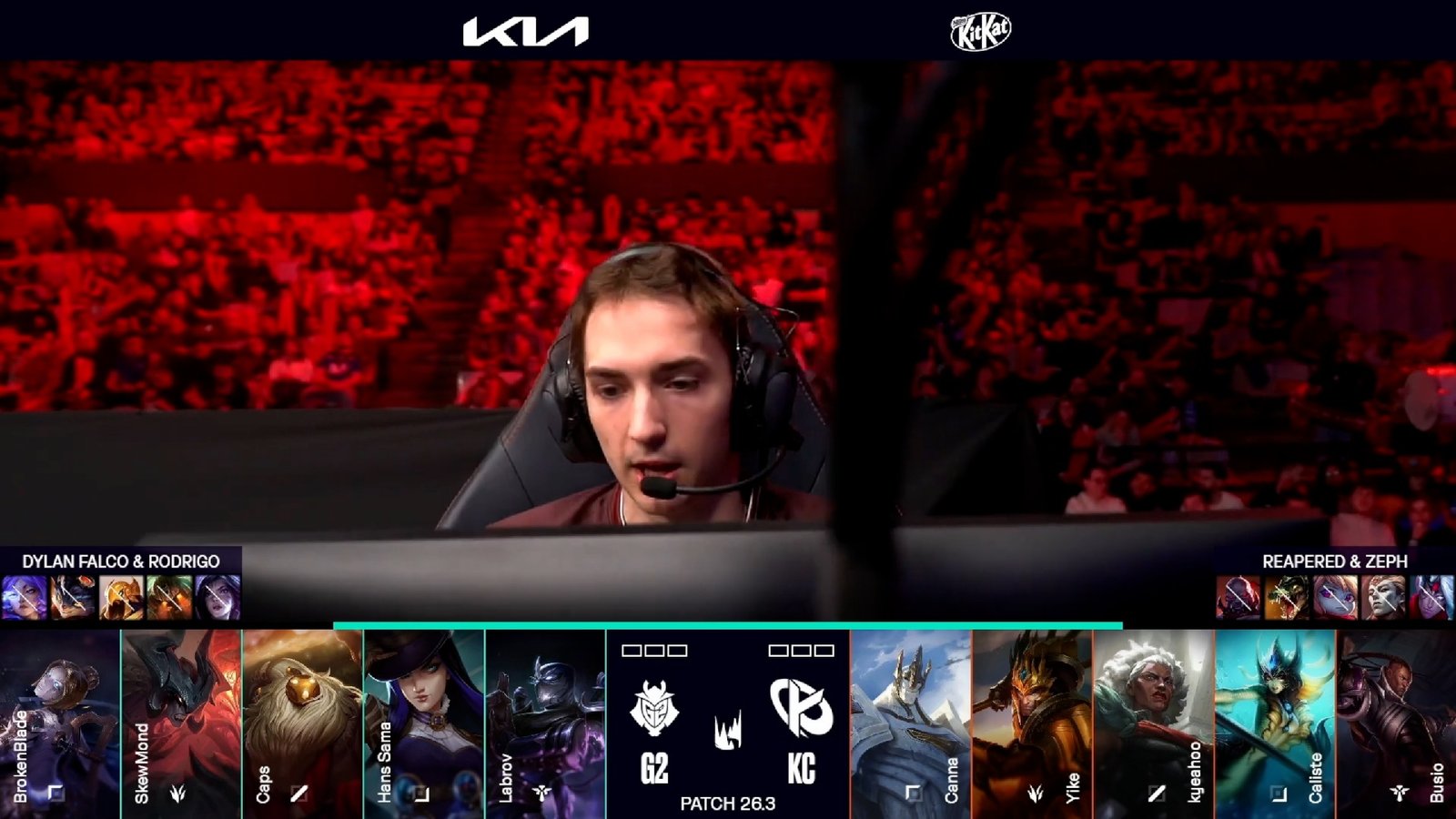Screen dimensions: 1456x819
Task: Select the banned Poppy icon
Action: [x=1335, y=597]
